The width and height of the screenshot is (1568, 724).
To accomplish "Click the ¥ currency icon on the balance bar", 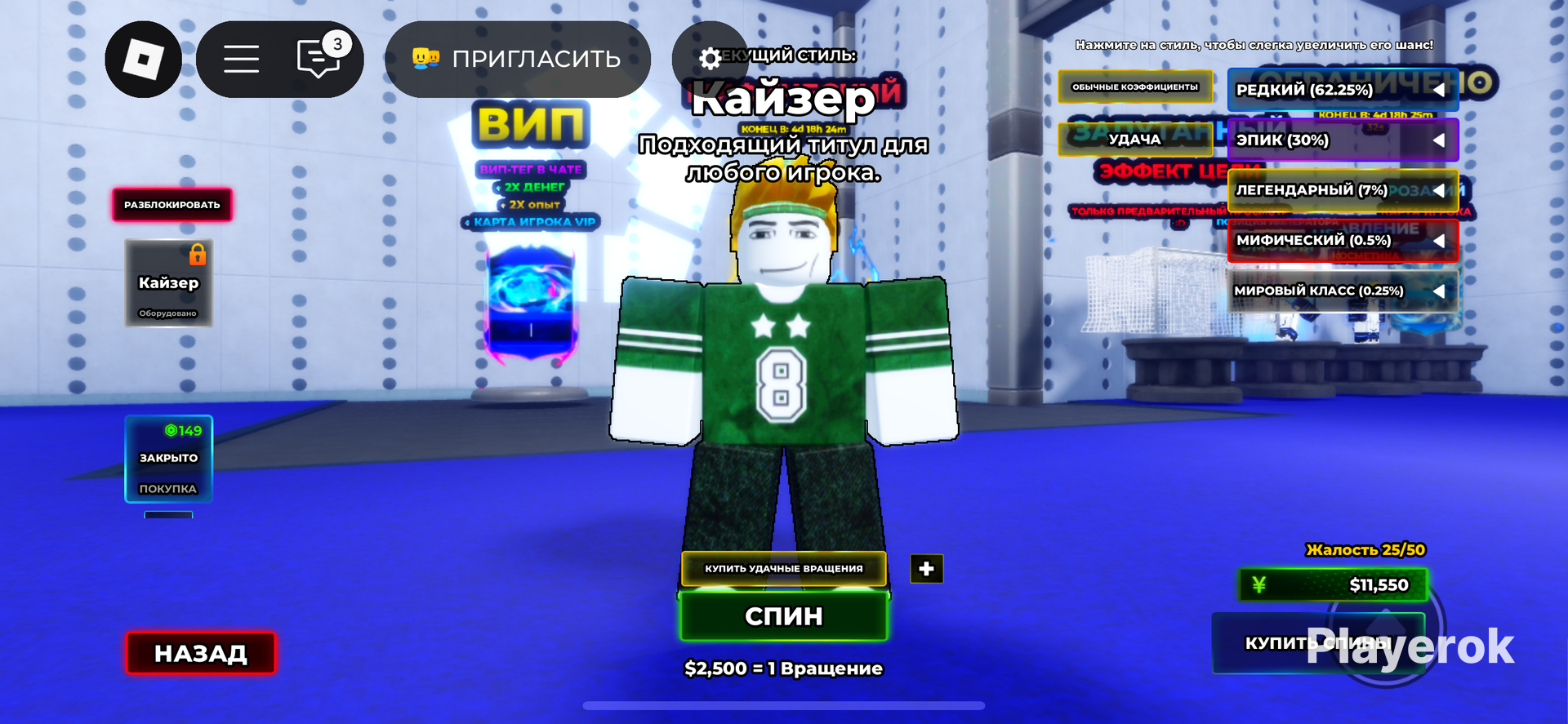I will pyautogui.click(x=1258, y=584).
